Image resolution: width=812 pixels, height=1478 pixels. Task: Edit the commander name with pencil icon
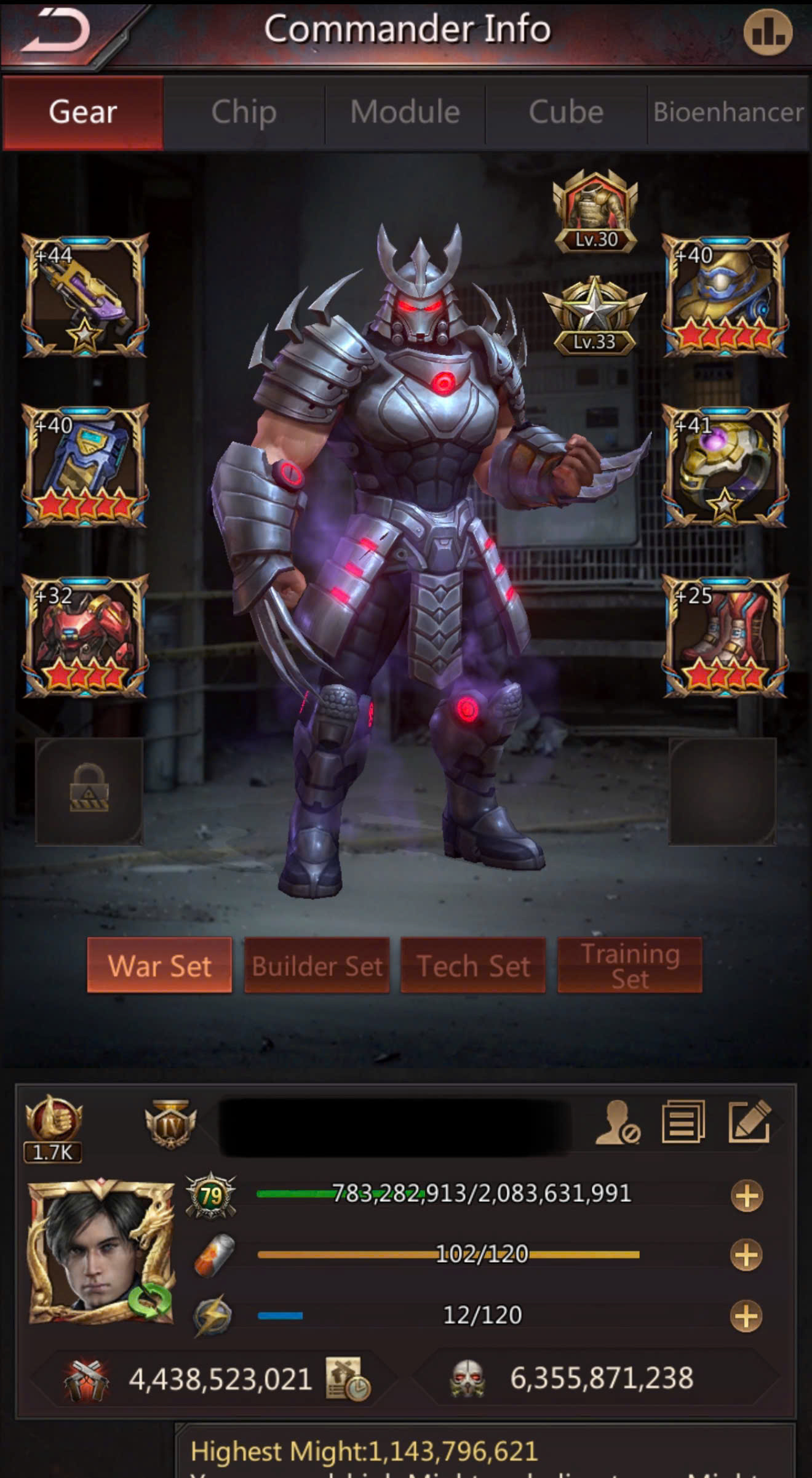tap(749, 1122)
